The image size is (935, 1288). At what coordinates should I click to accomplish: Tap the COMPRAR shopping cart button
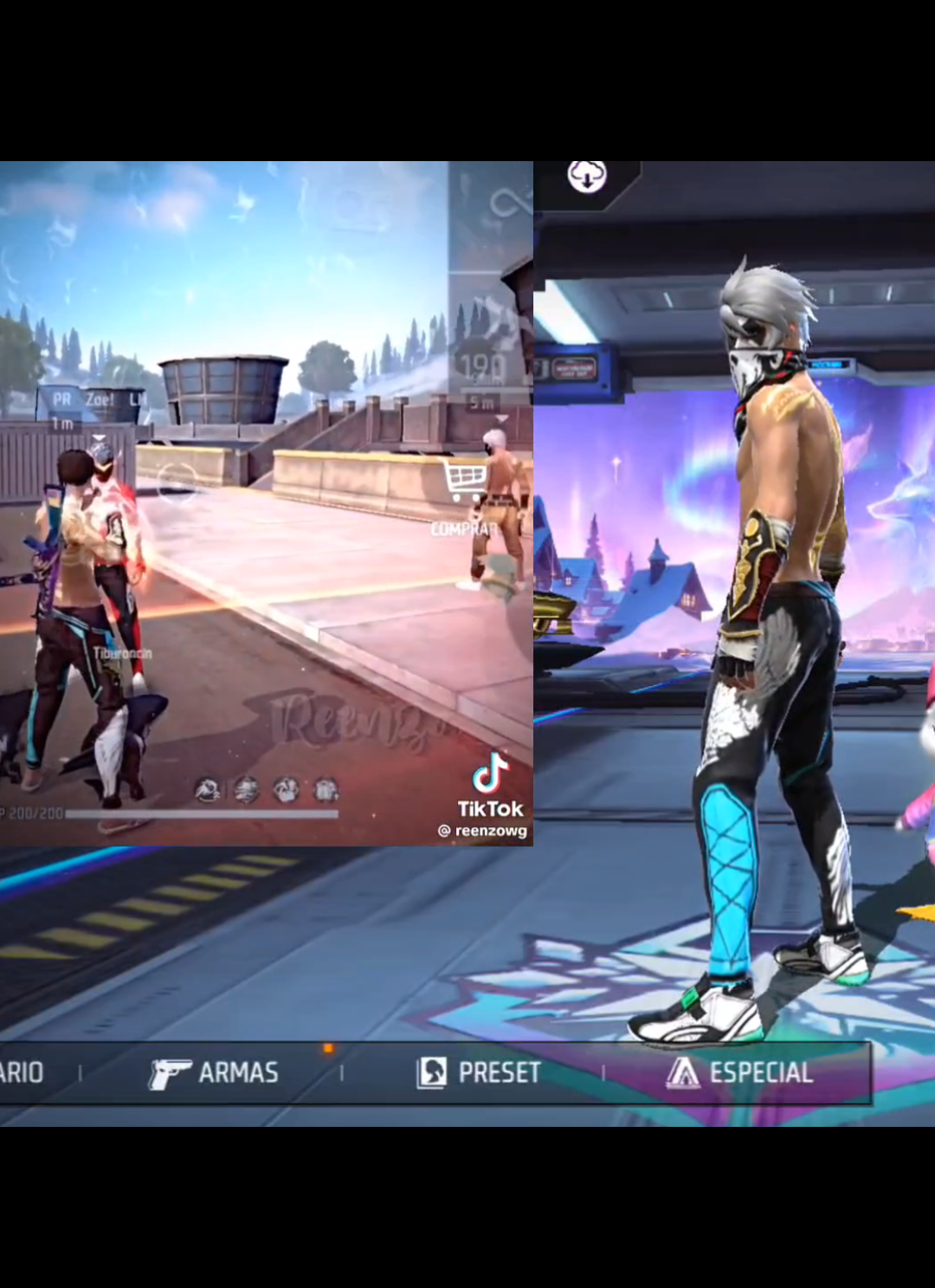coord(466,483)
